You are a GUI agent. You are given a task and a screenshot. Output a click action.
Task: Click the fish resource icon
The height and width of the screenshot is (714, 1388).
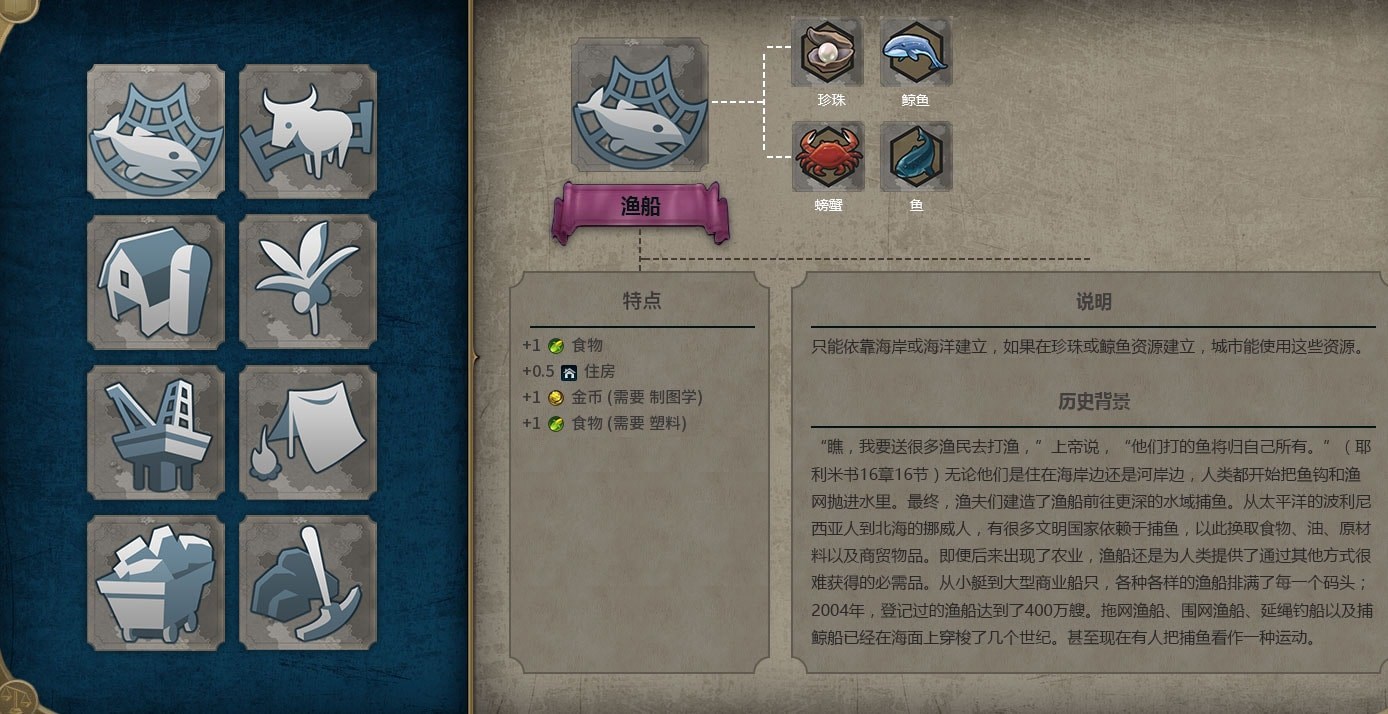916,157
